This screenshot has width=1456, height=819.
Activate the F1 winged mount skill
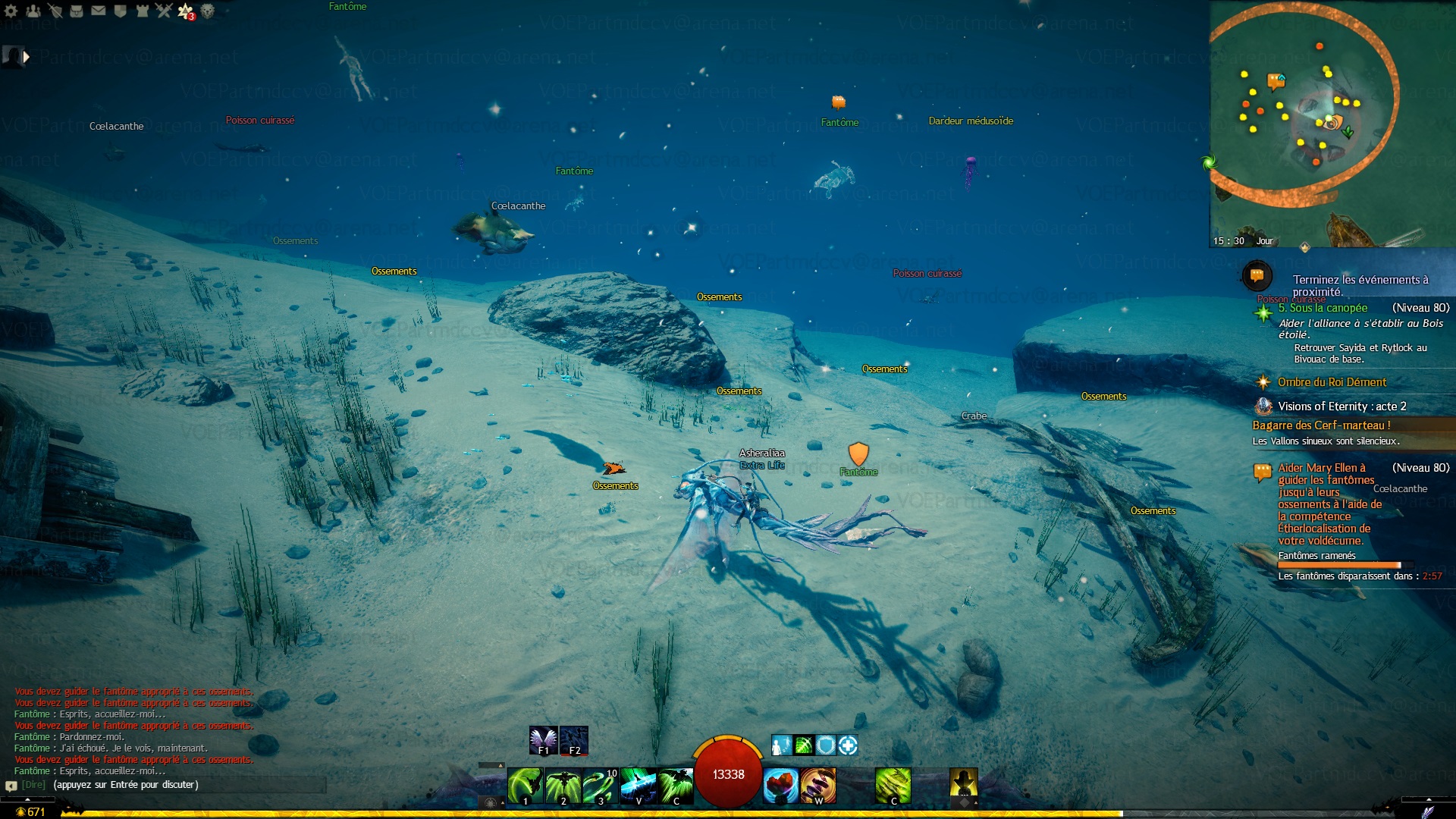click(543, 740)
